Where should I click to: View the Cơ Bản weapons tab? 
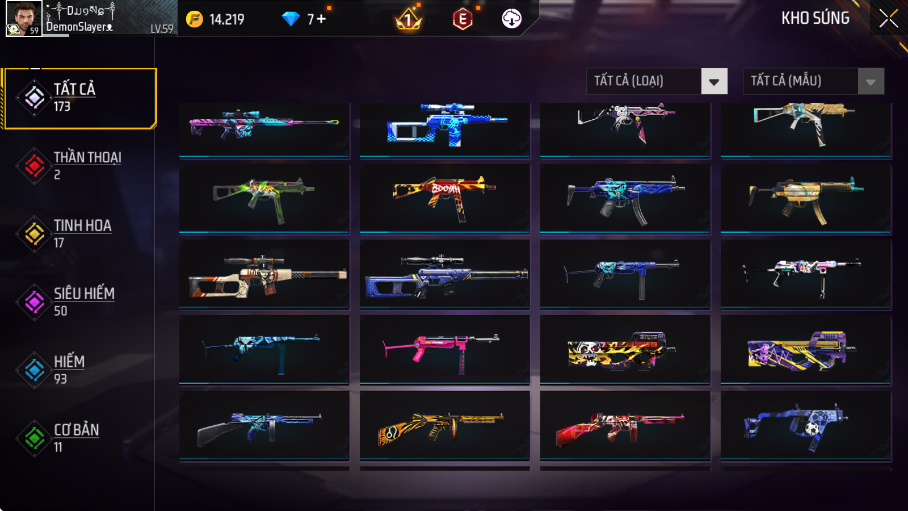click(x=80, y=437)
